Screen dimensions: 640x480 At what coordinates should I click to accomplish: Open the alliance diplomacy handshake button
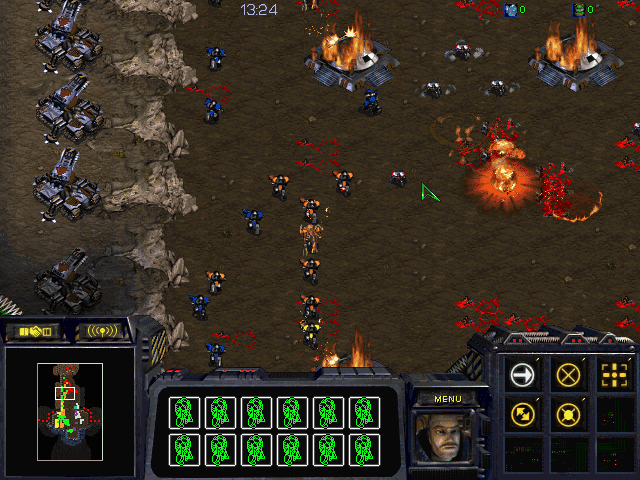click(x=33, y=331)
